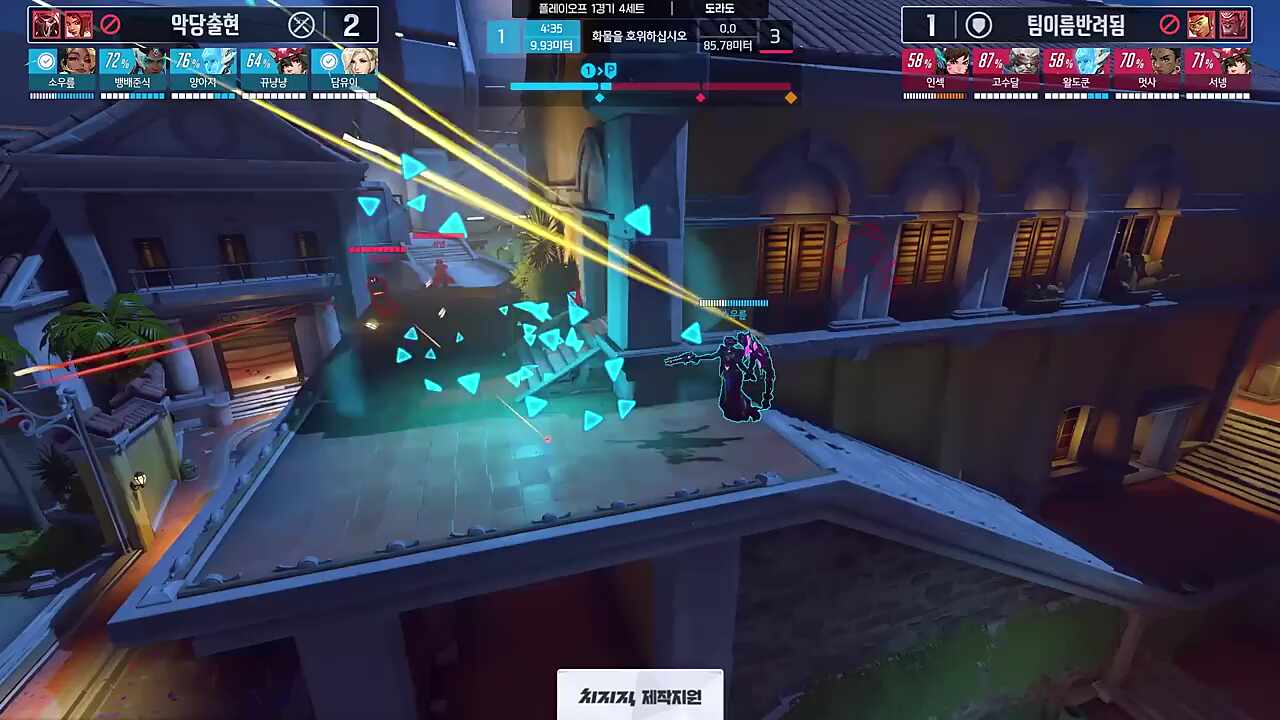The width and height of the screenshot is (1280, 720).
Task: Choose red team player 왈도쿤's card
Action: point(1076,73)
